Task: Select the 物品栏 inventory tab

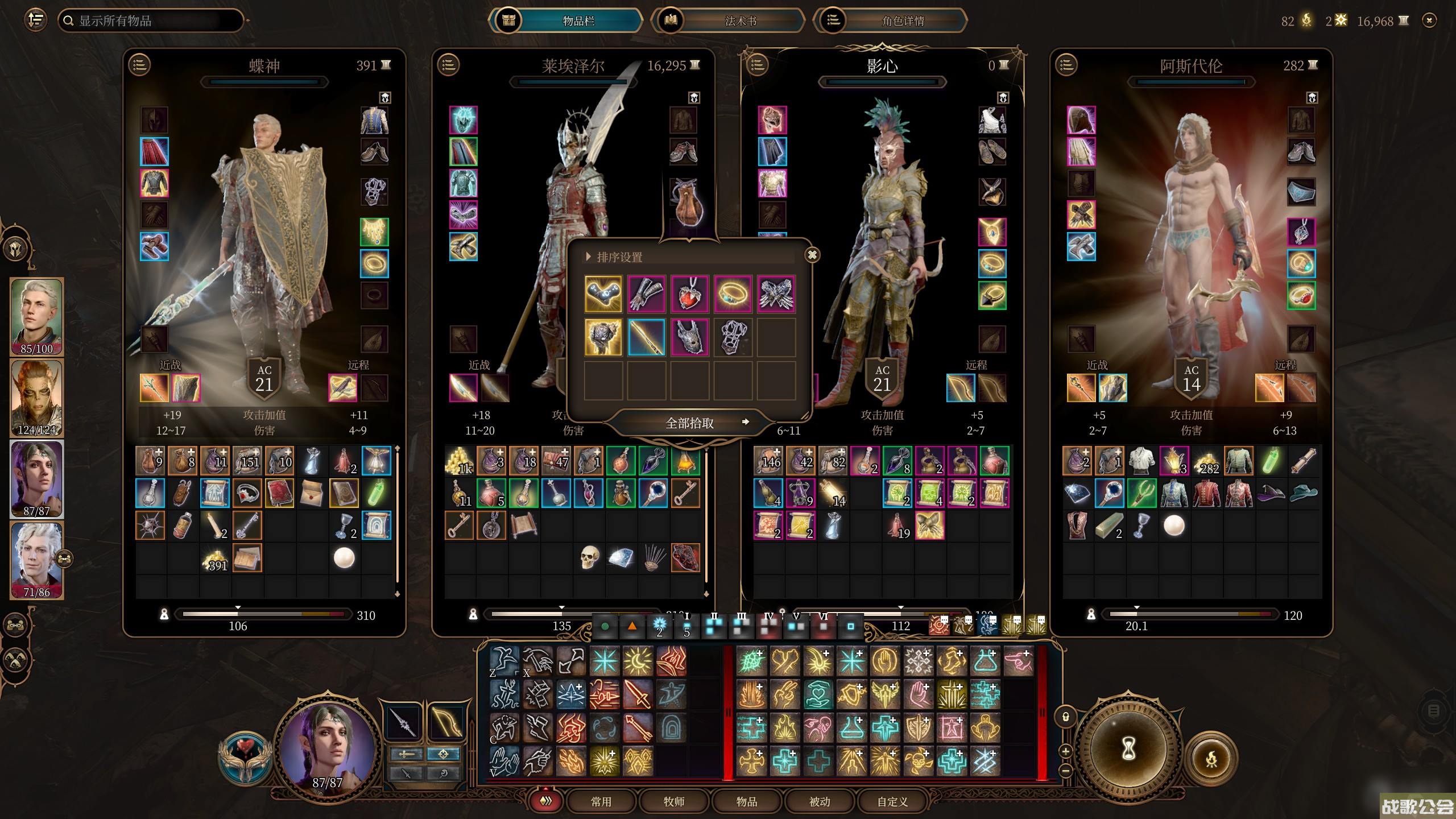Action: click(578, 21)
